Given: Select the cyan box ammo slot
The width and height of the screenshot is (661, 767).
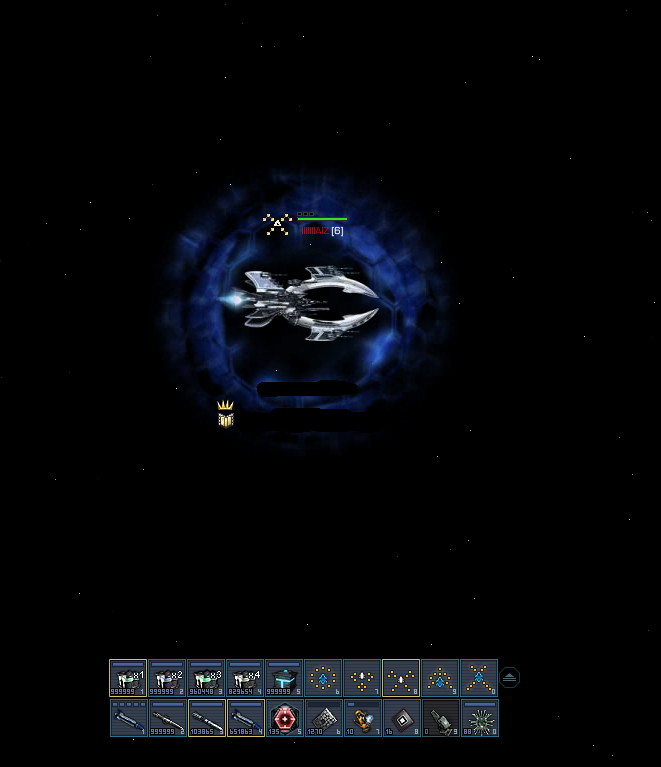Looking at the screenshot, I should pyautogui.click(x=284, y=677).
